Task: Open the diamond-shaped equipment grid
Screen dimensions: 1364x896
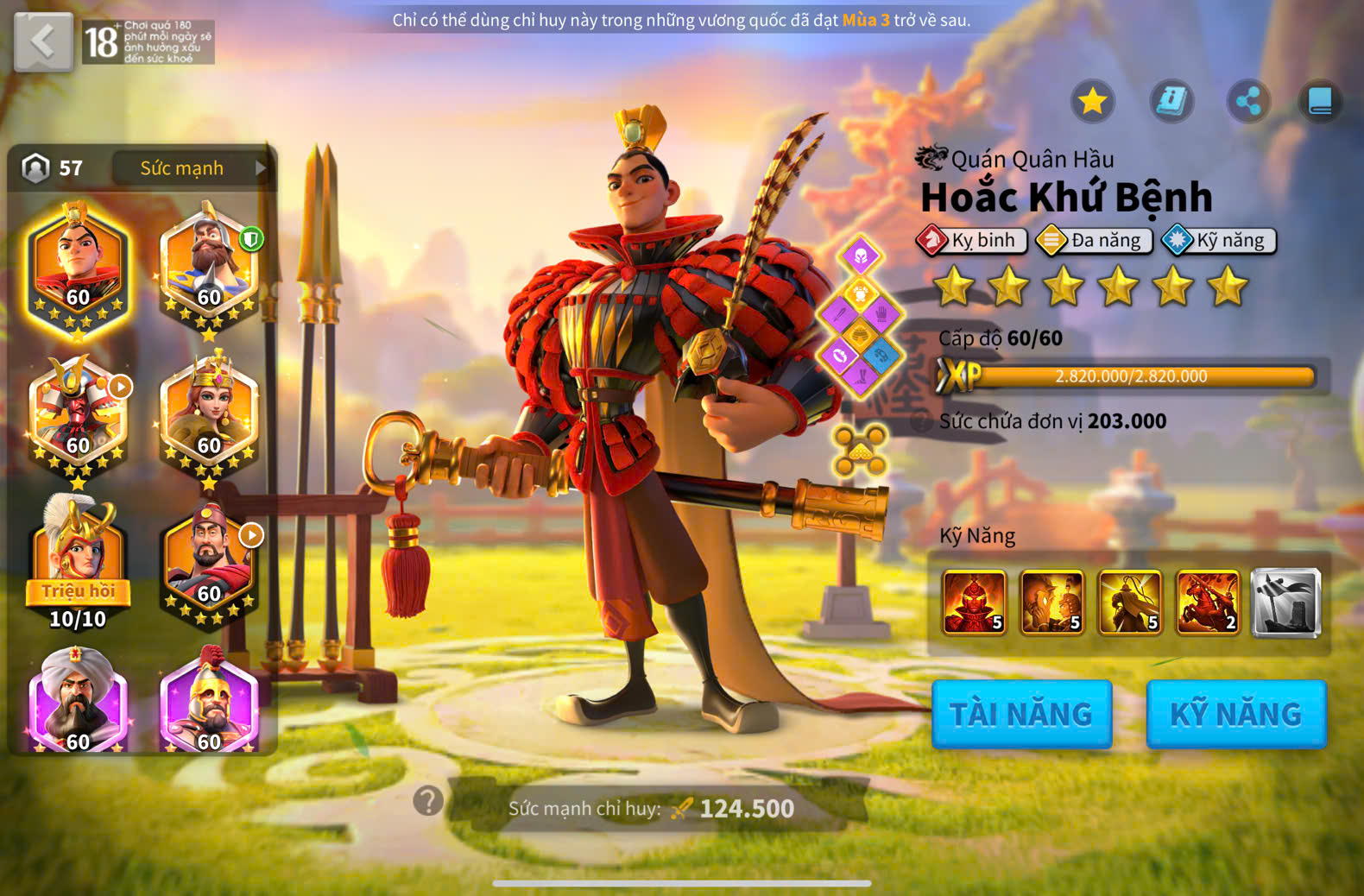Action: 860,315
